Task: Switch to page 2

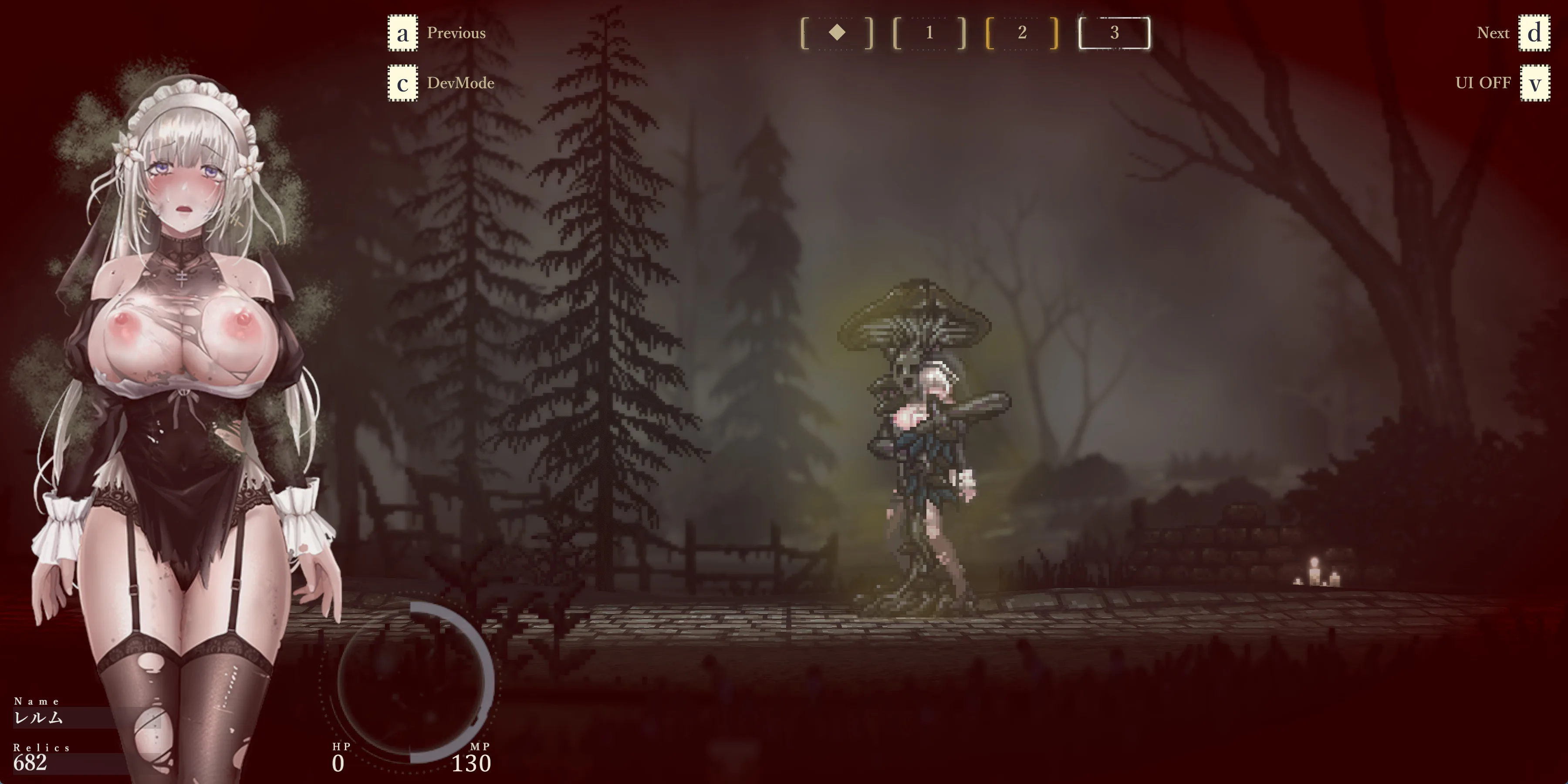Action: (1022, 33)
